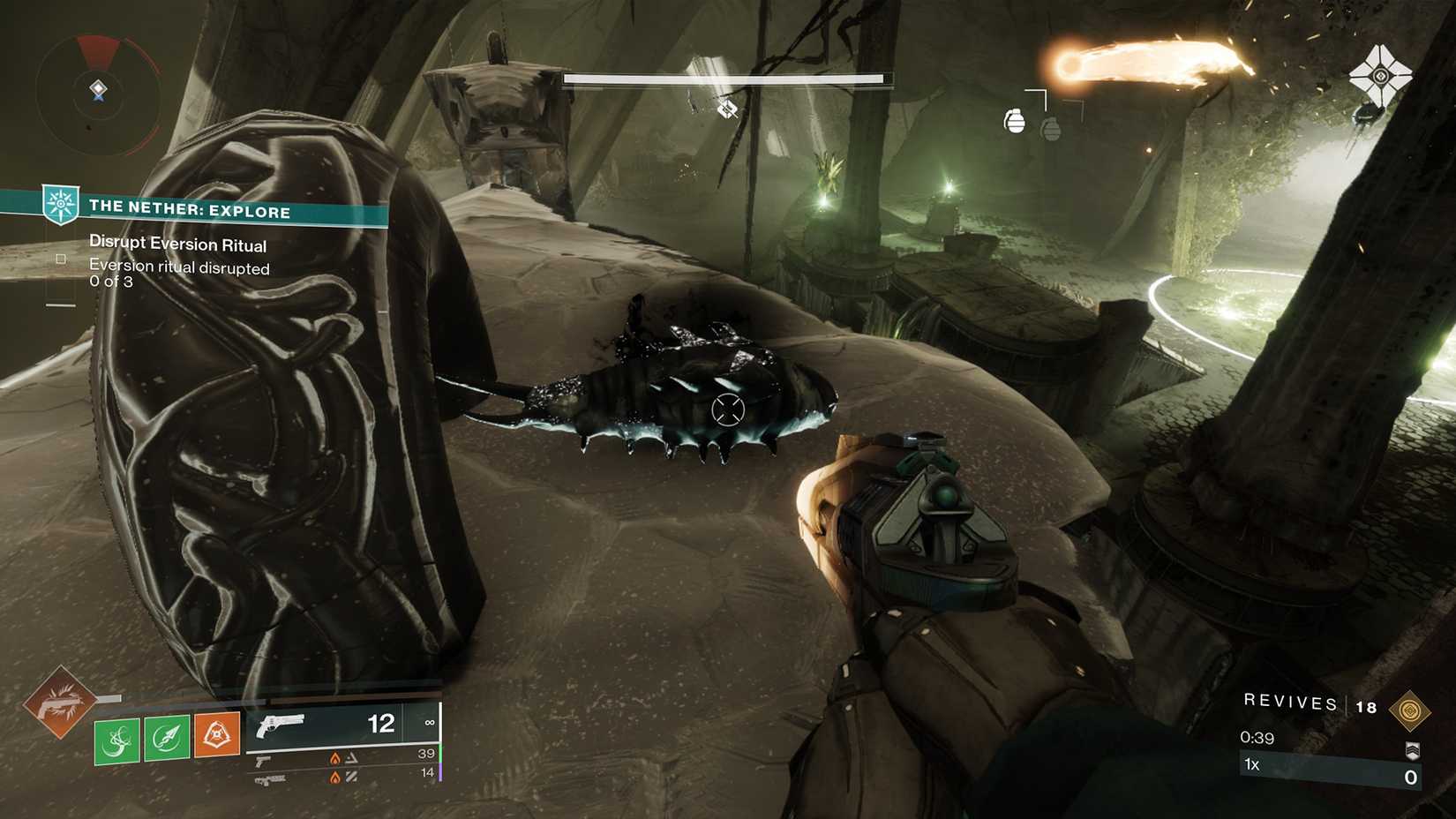Click the orange class ability icon

point(216,733)
